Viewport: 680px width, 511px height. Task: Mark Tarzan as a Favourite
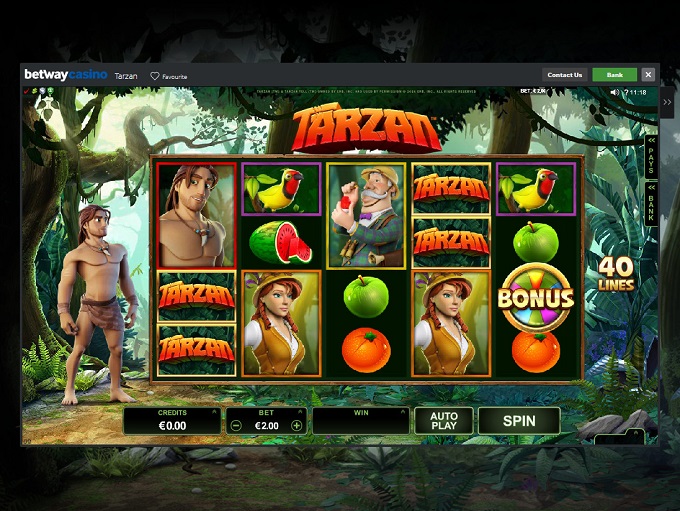169,76
